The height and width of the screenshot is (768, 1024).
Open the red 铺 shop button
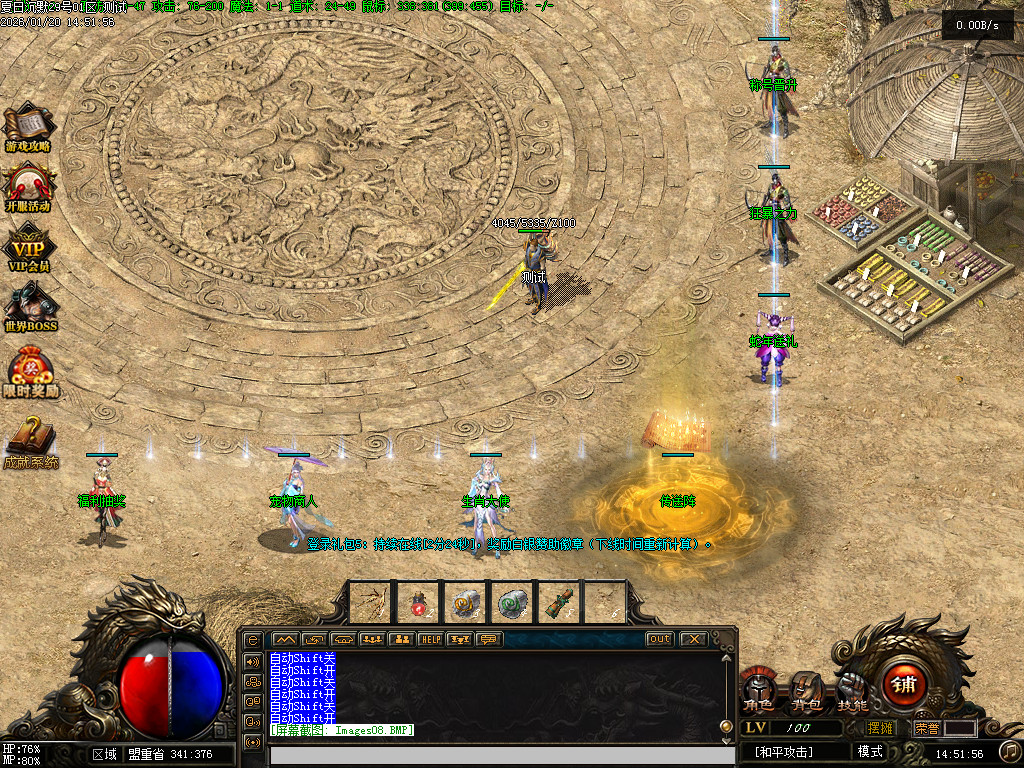click(x=904, y=685)
